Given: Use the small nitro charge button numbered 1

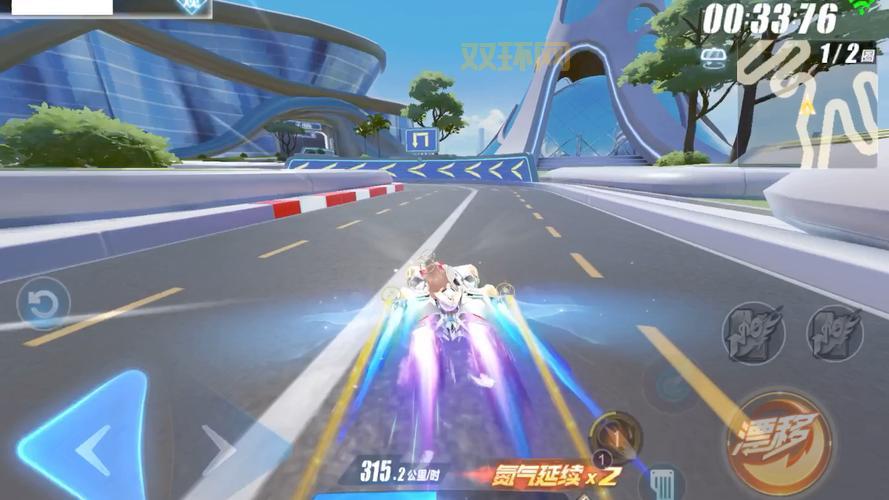Looking at the screenshot, I should (x=615, y=436).
